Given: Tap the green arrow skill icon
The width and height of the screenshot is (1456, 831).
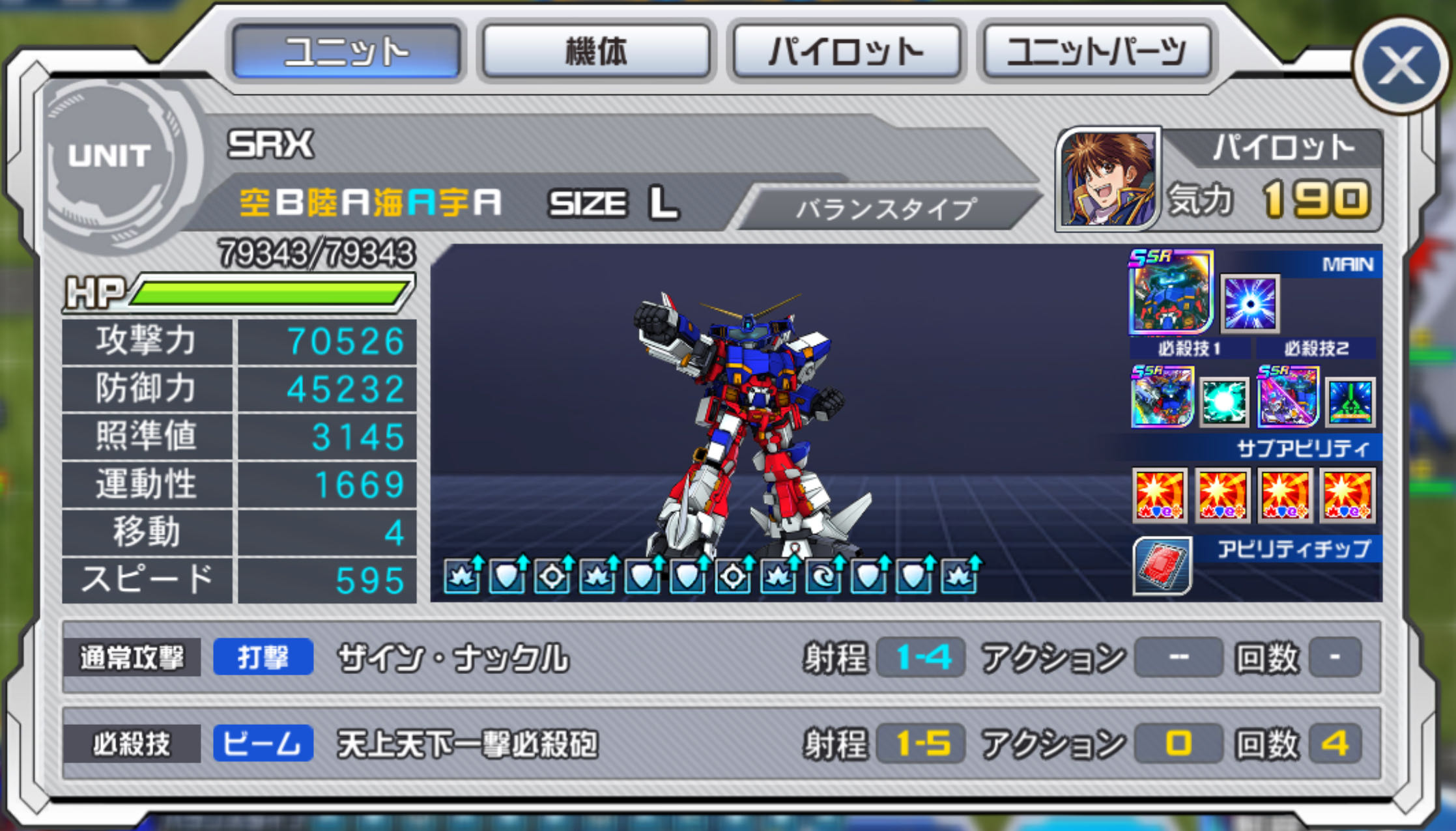Looking at the screenshot, I should 1350,402.
